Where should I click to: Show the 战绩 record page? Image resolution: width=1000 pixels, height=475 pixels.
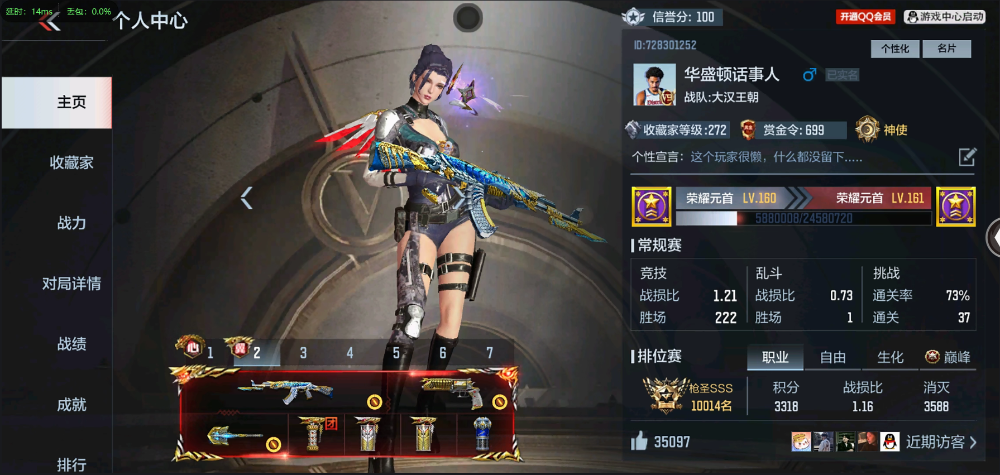(x=71, y=344)
